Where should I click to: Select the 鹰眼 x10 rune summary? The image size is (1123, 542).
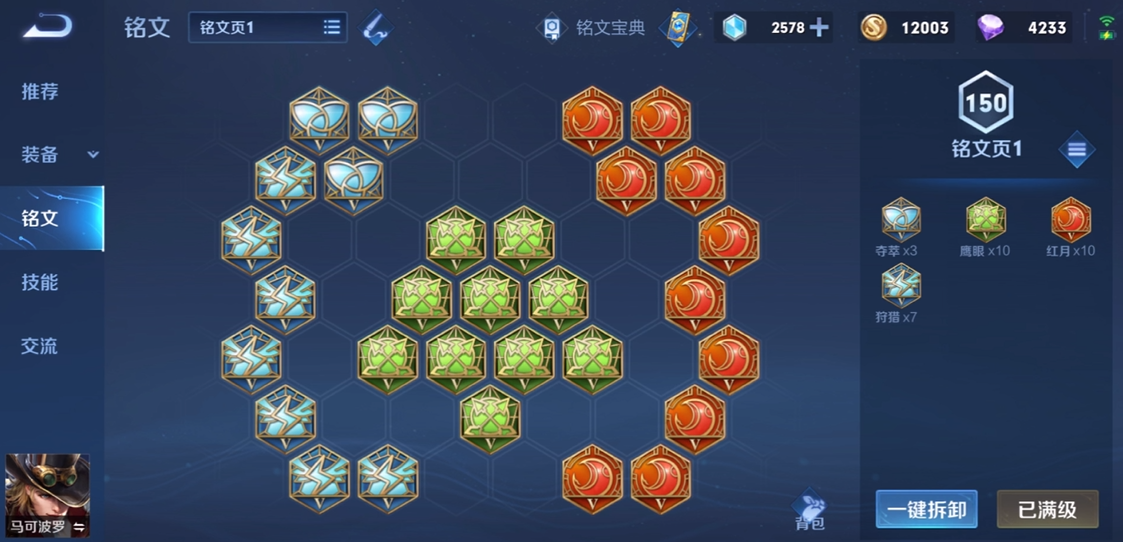click(985, 227)
